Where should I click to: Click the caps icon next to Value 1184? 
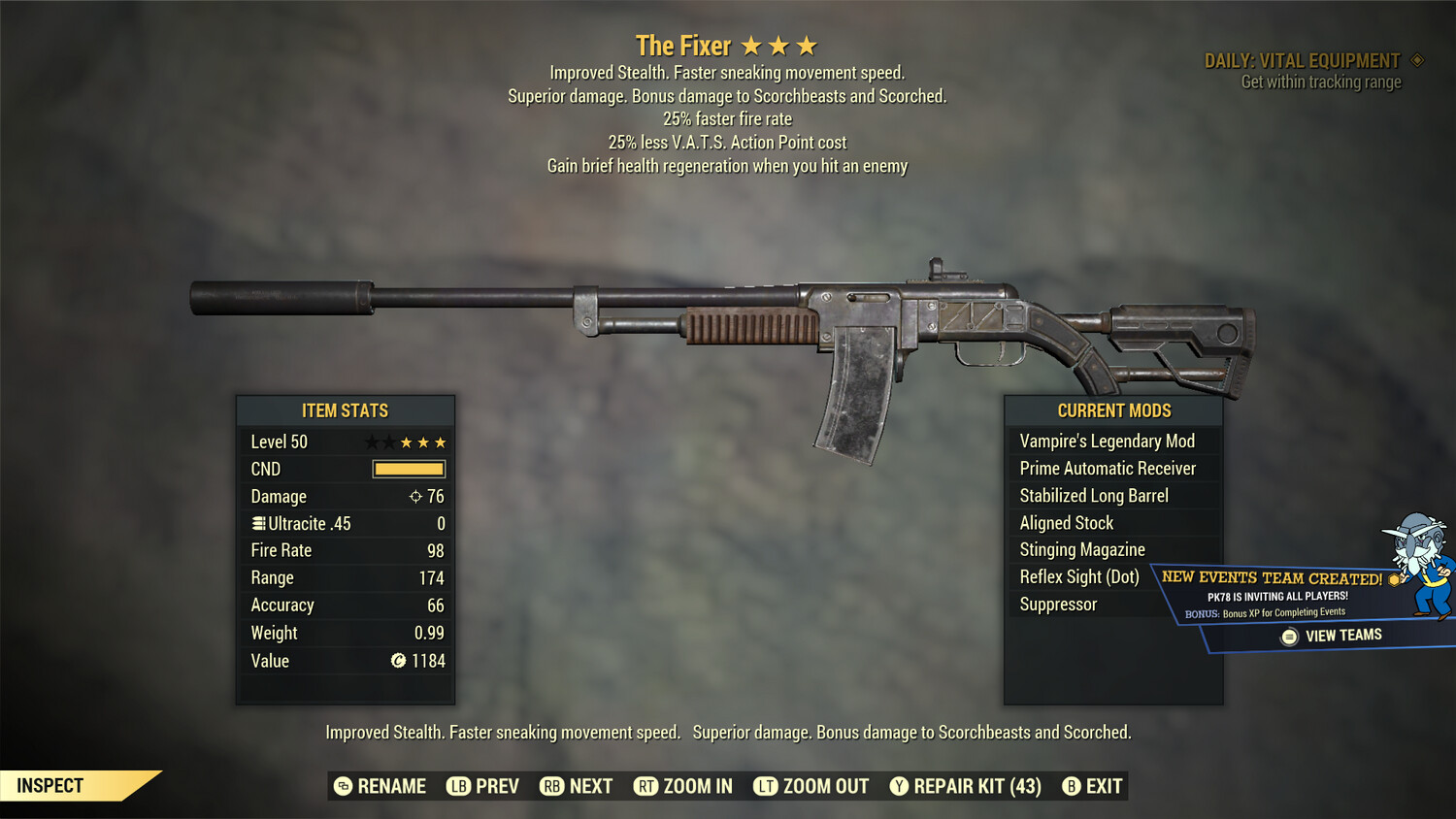point(397,661)
